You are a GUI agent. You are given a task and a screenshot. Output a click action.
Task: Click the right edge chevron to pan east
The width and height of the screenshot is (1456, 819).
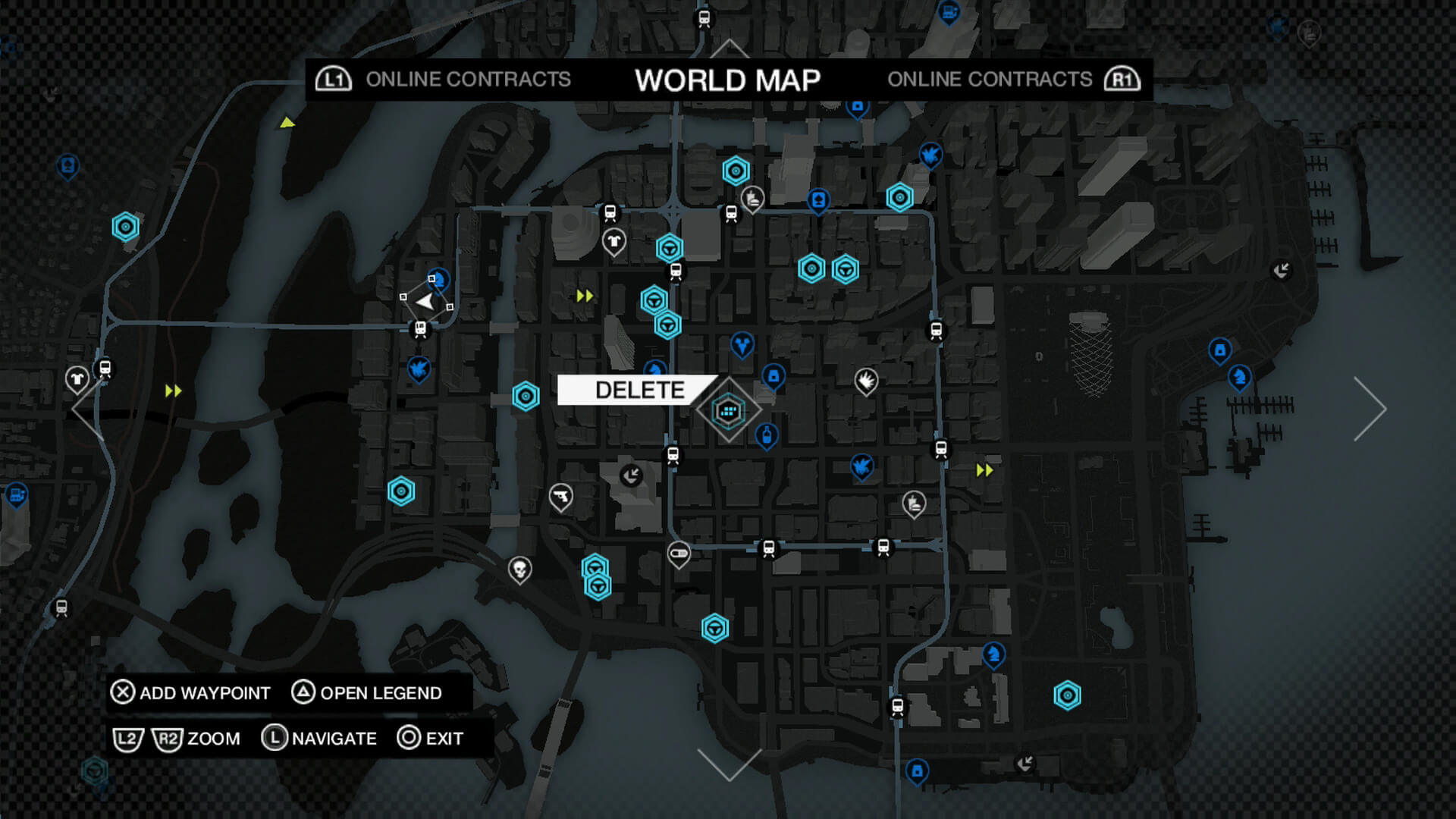pos(1370,409)
